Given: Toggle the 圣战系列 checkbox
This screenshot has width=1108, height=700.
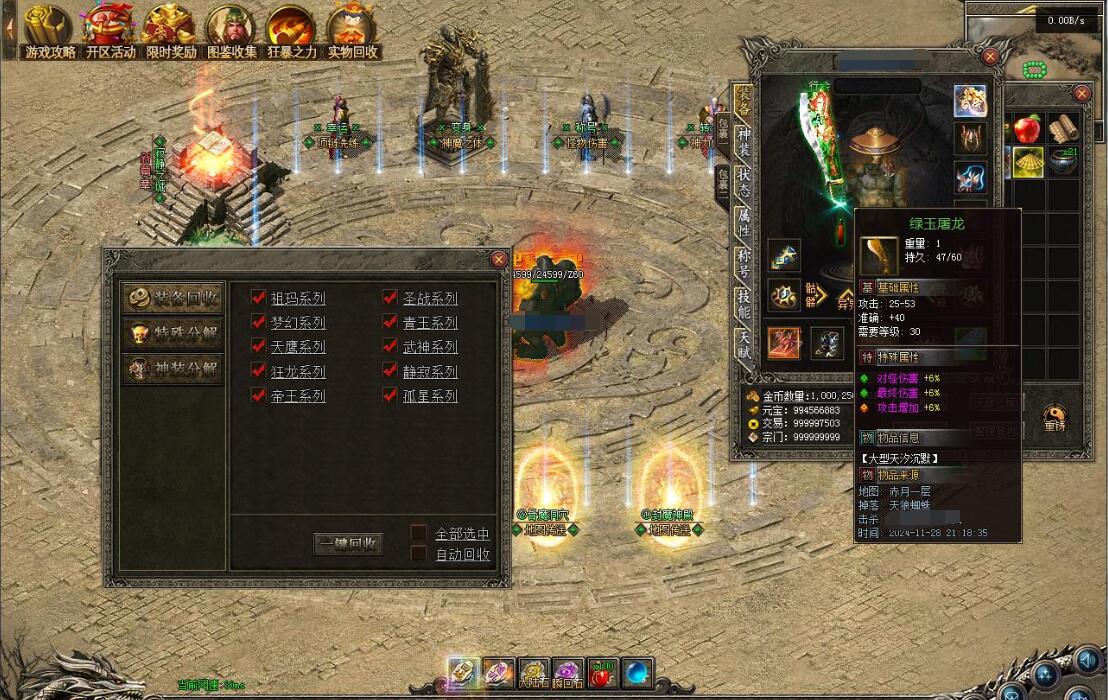Looking at the screenshot, I should (x=391, y=298).
